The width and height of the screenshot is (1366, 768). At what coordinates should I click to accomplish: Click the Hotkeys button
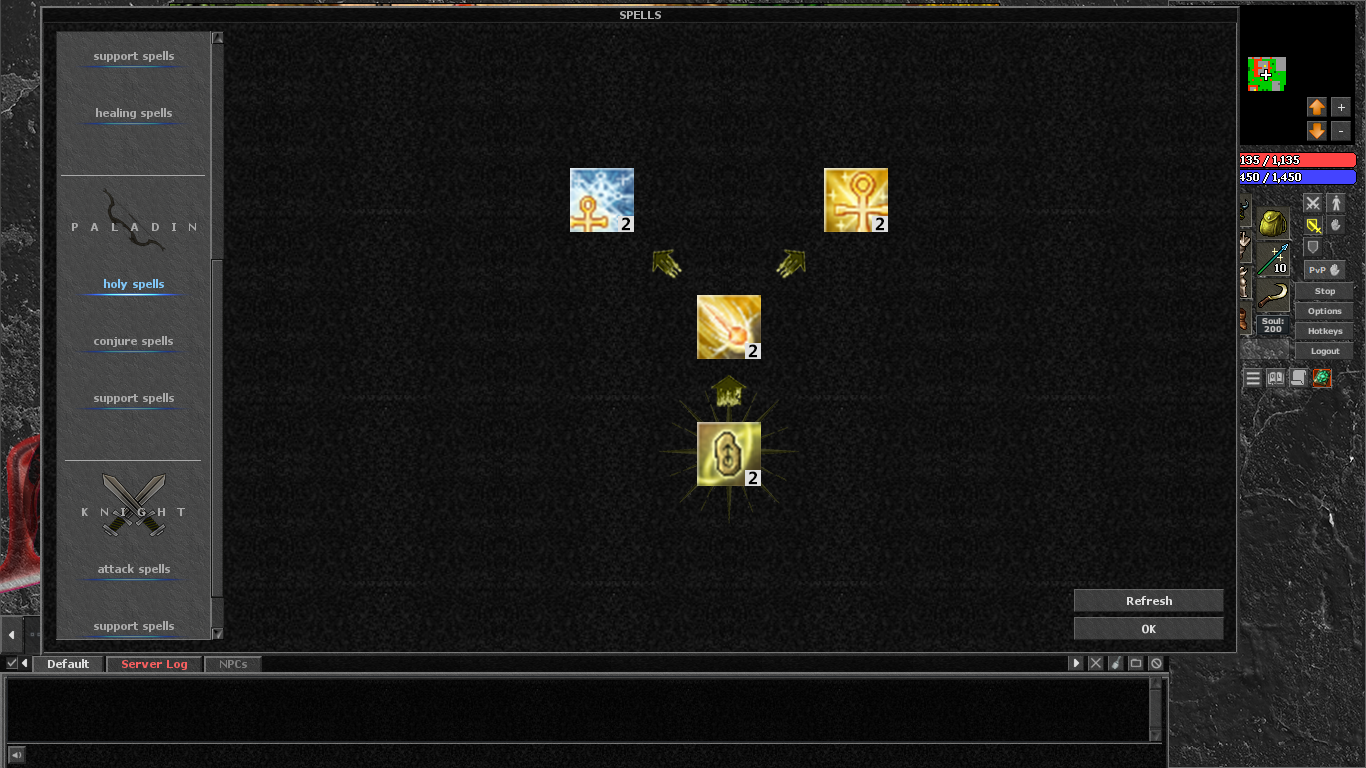coord(1324,330)
